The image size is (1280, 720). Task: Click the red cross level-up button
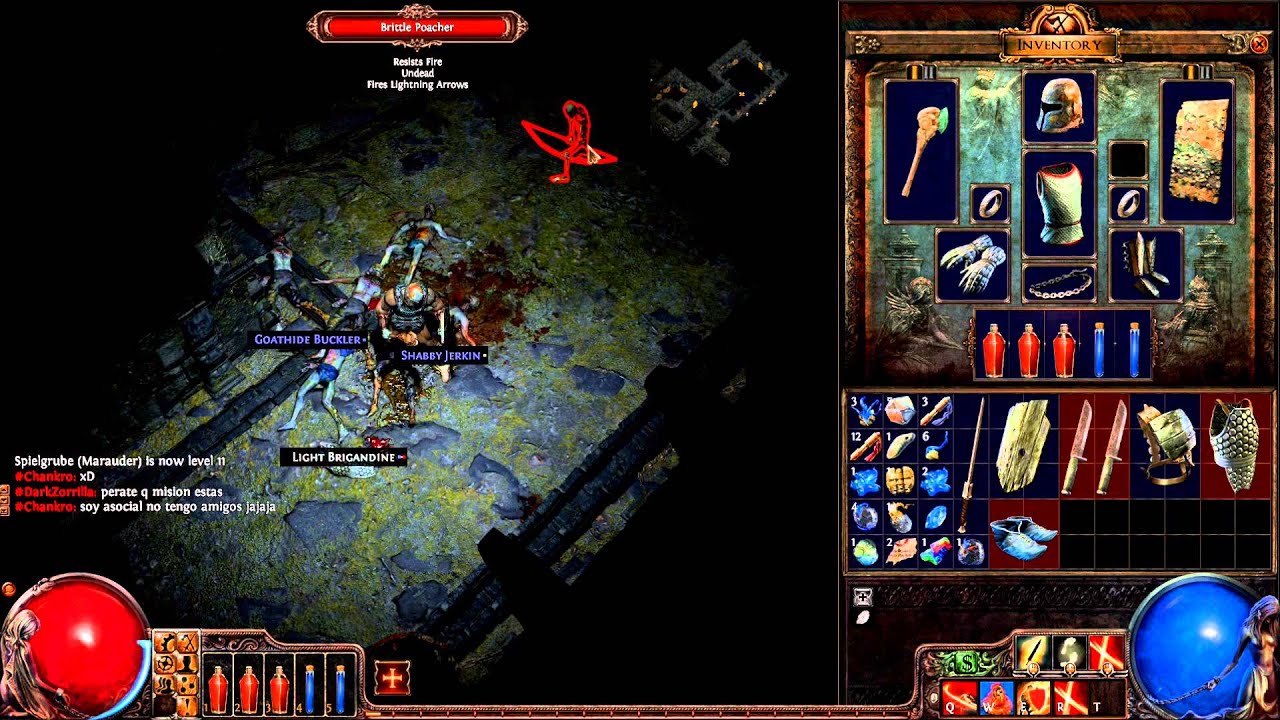[x=392, y=679]
